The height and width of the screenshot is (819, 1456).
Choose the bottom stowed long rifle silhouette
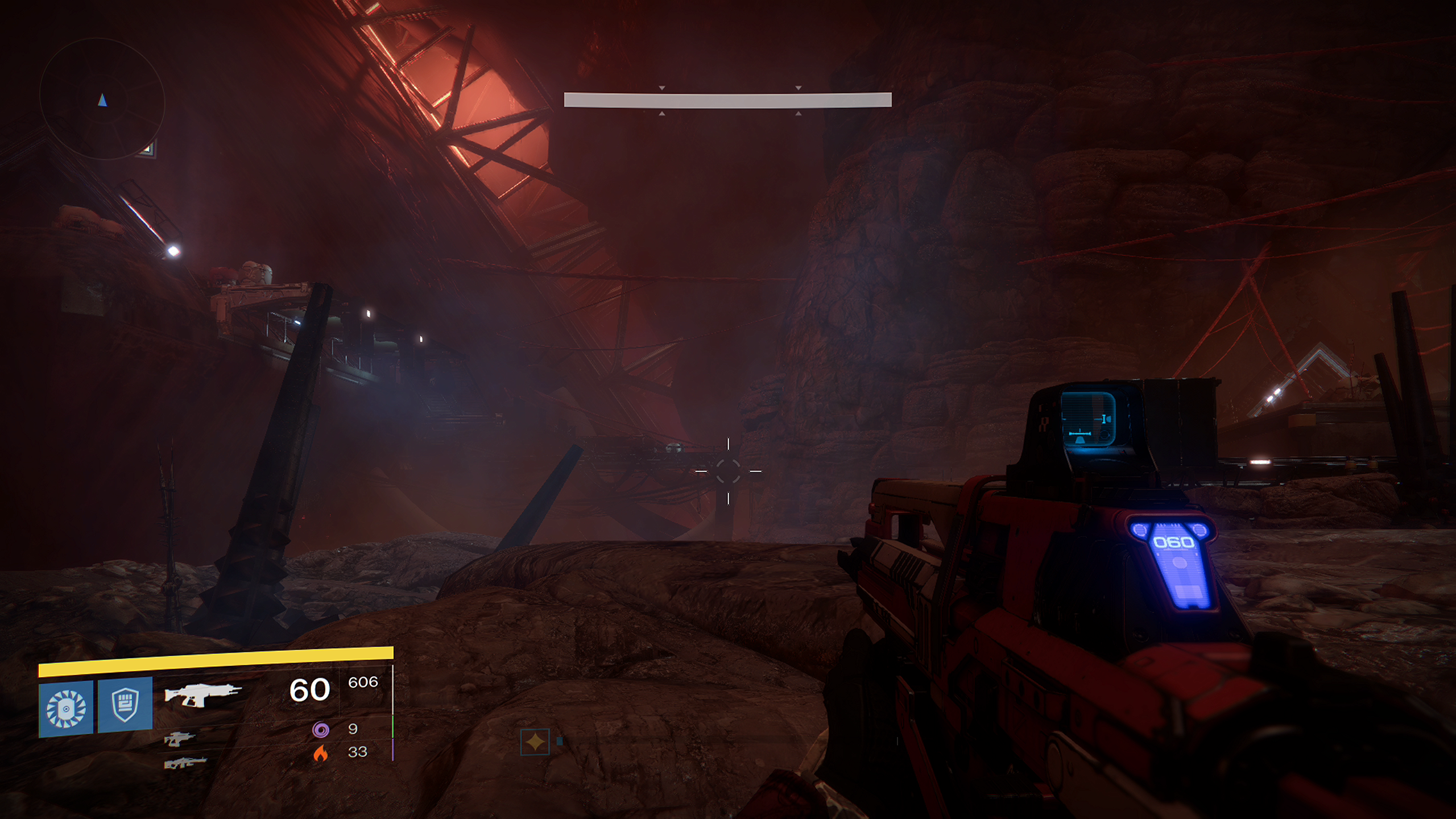(185, 762)
